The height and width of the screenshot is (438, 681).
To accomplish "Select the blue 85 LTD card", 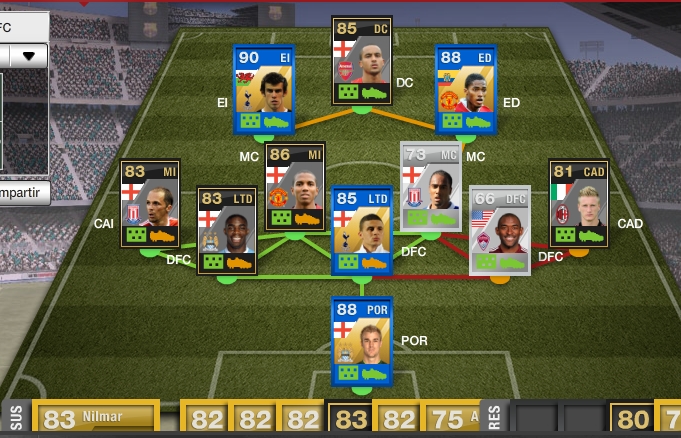I will coord(362,230).
